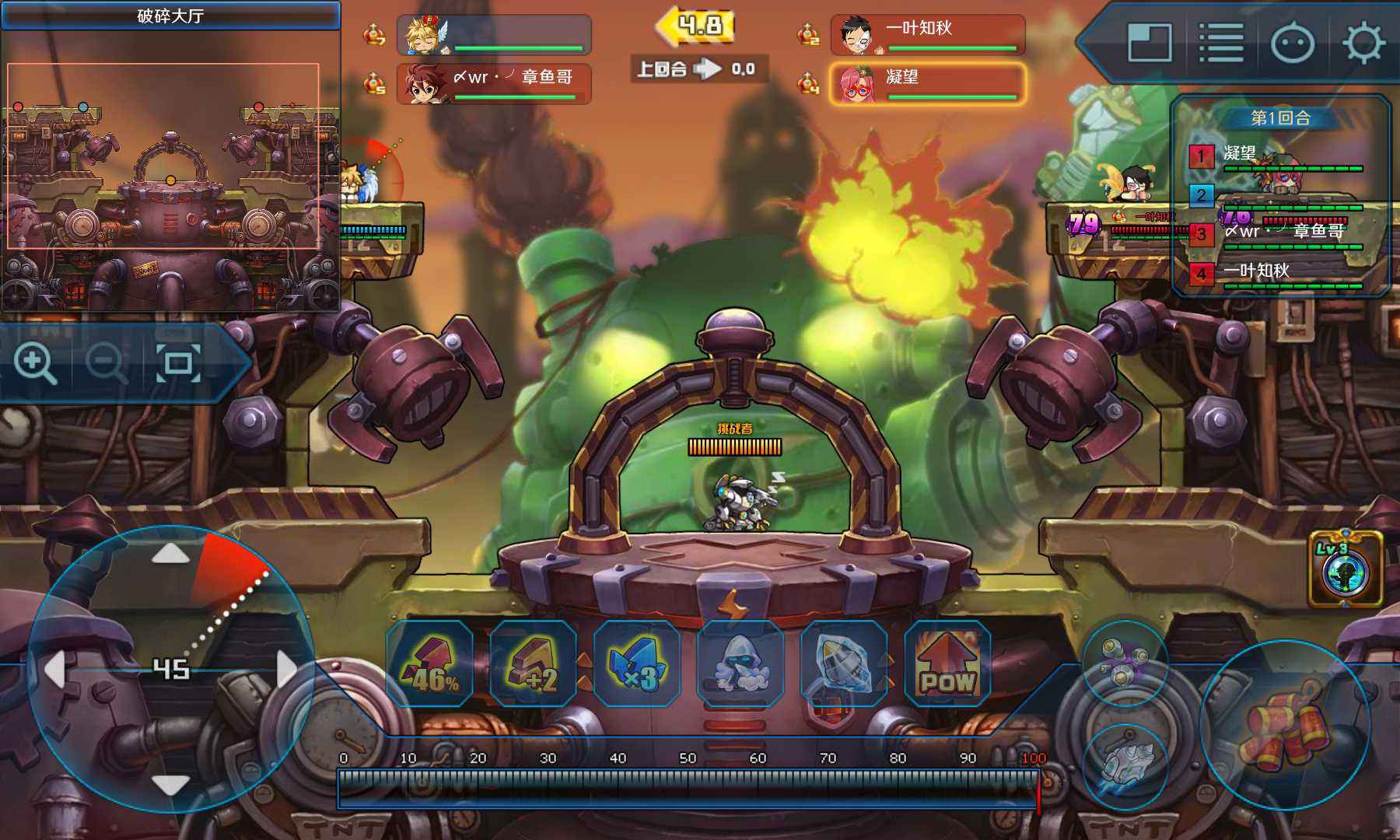Viewport: 1400px width, 840px height.
Task: Select the x3 triple shot skill
Action: tap(637, 663)
